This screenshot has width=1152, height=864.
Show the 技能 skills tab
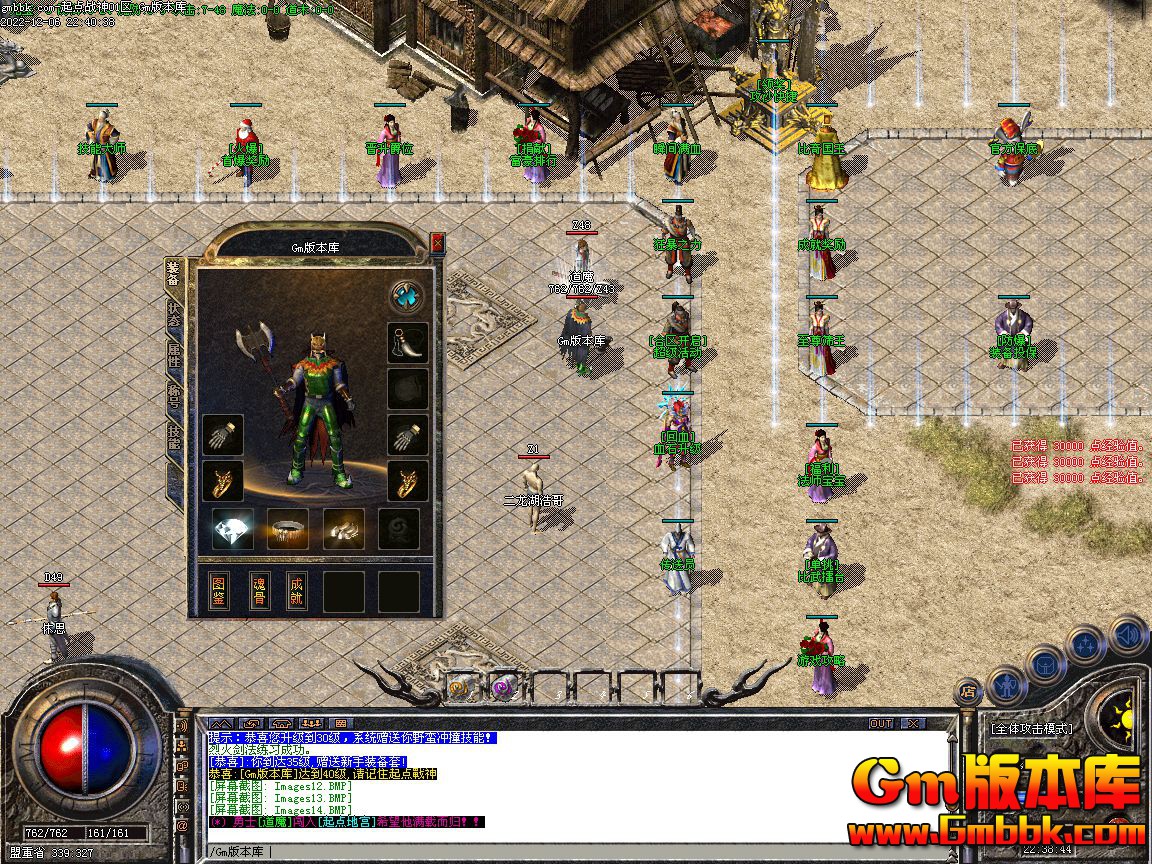pos(174,437)
